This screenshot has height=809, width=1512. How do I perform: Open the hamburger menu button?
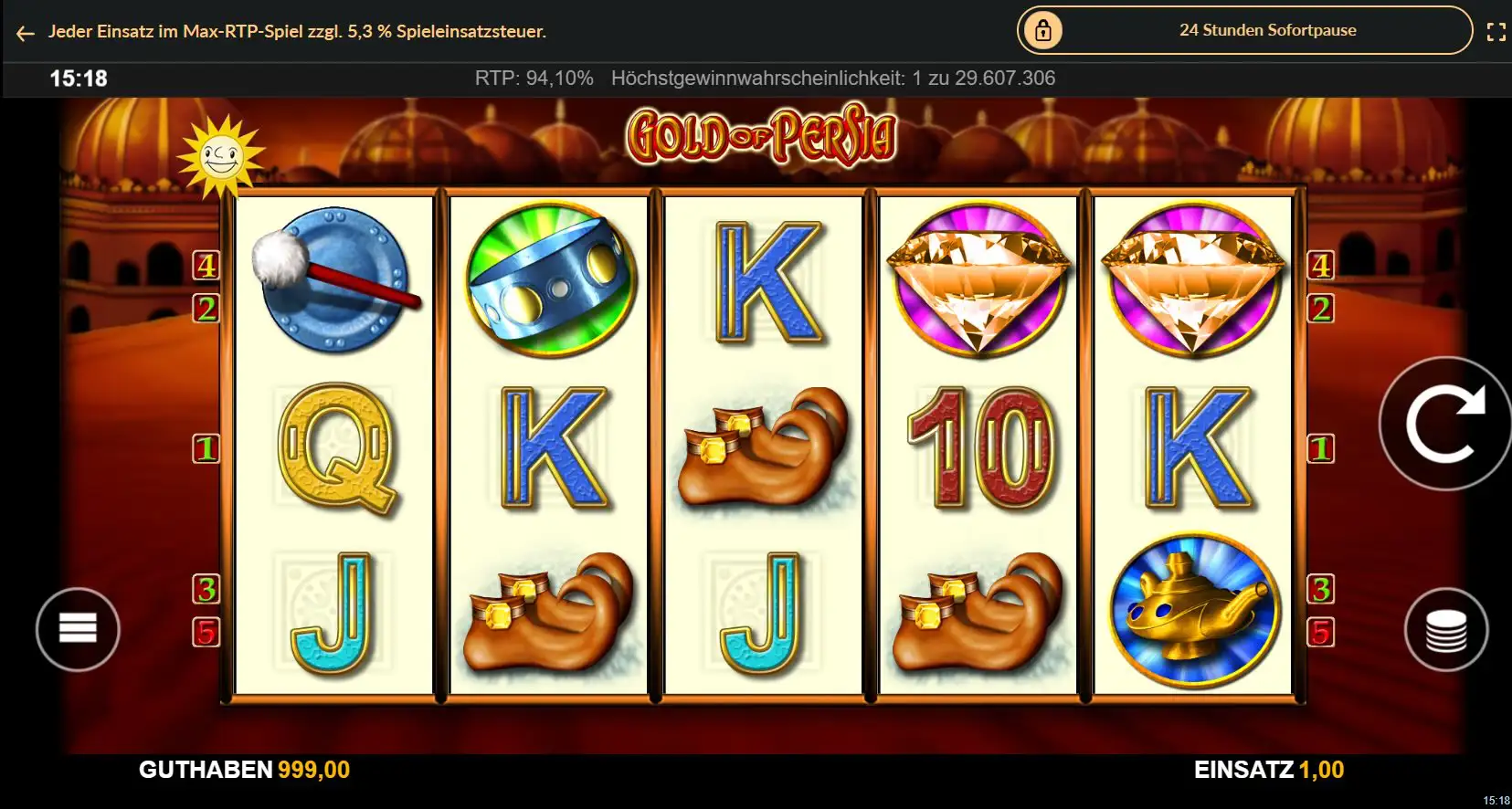click(78, 629)
